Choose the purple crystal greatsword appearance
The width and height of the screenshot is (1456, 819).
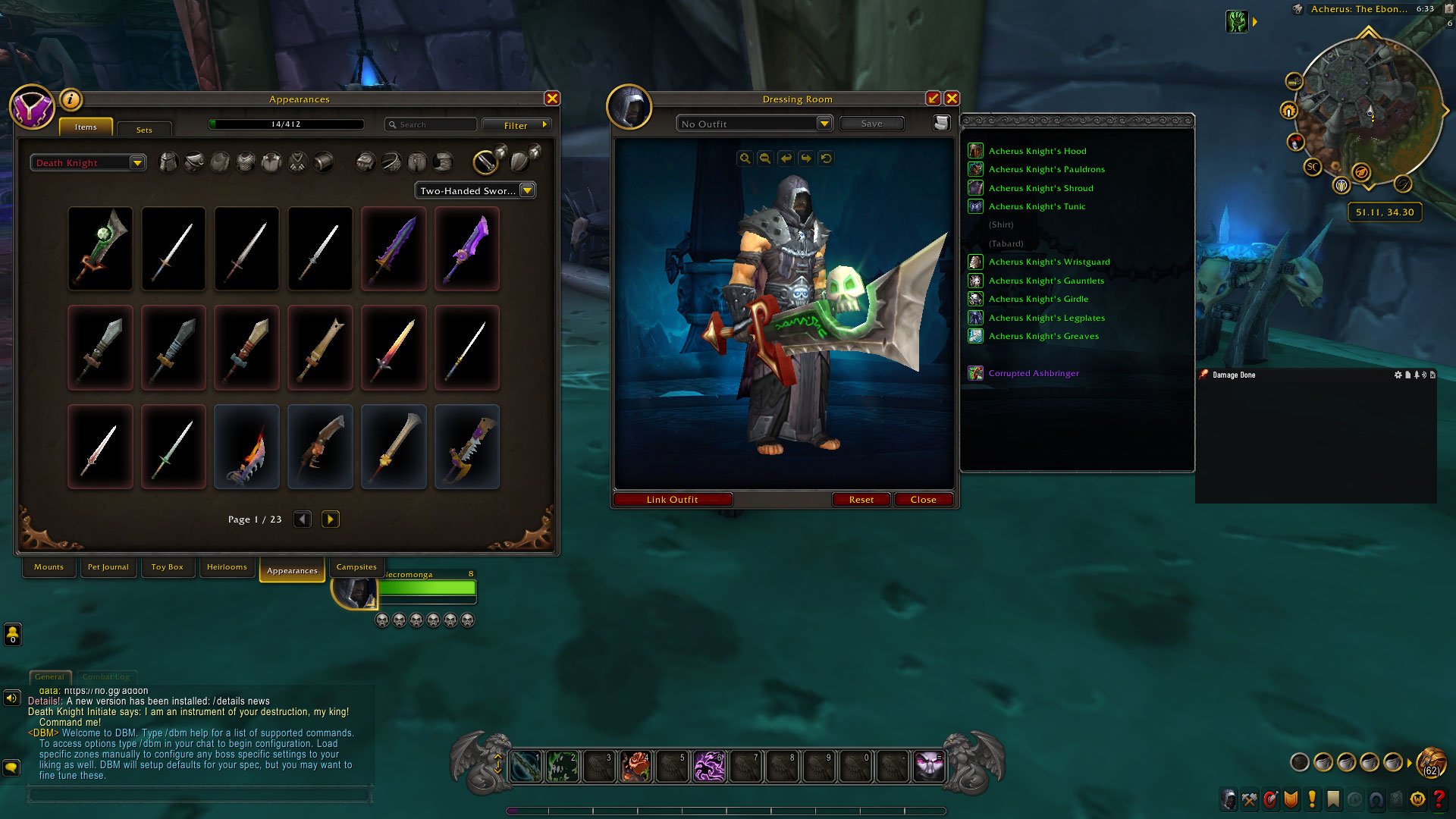(x=467, y=249)
